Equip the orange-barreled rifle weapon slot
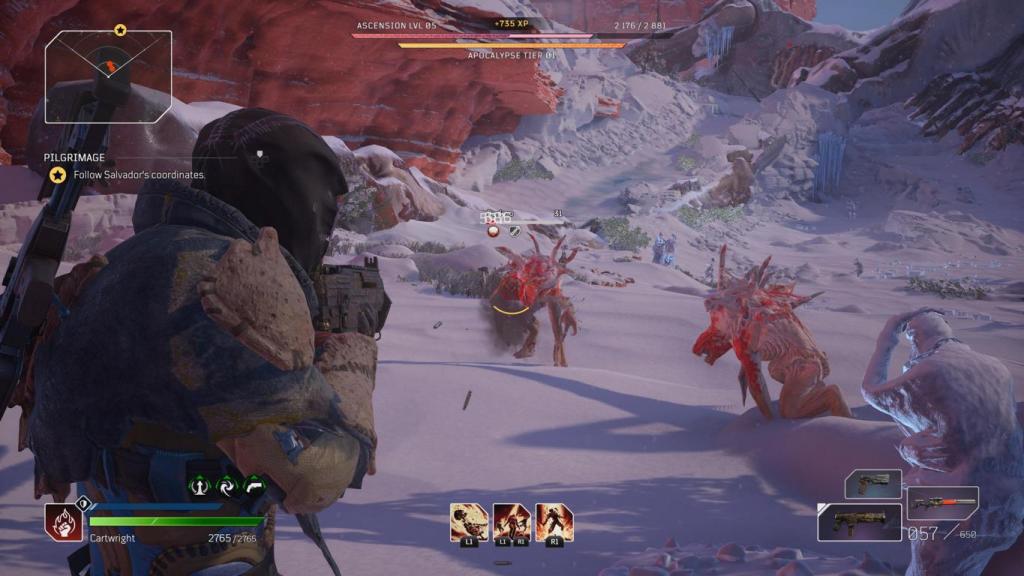1024x576 pixels. [x=943, y=501]
